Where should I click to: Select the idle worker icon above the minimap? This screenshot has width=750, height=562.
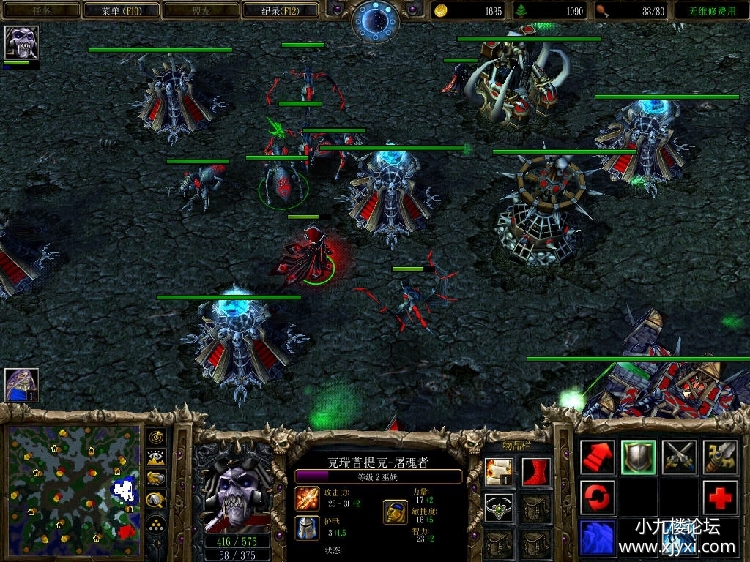pyautogui.click(x=21, y=384)
